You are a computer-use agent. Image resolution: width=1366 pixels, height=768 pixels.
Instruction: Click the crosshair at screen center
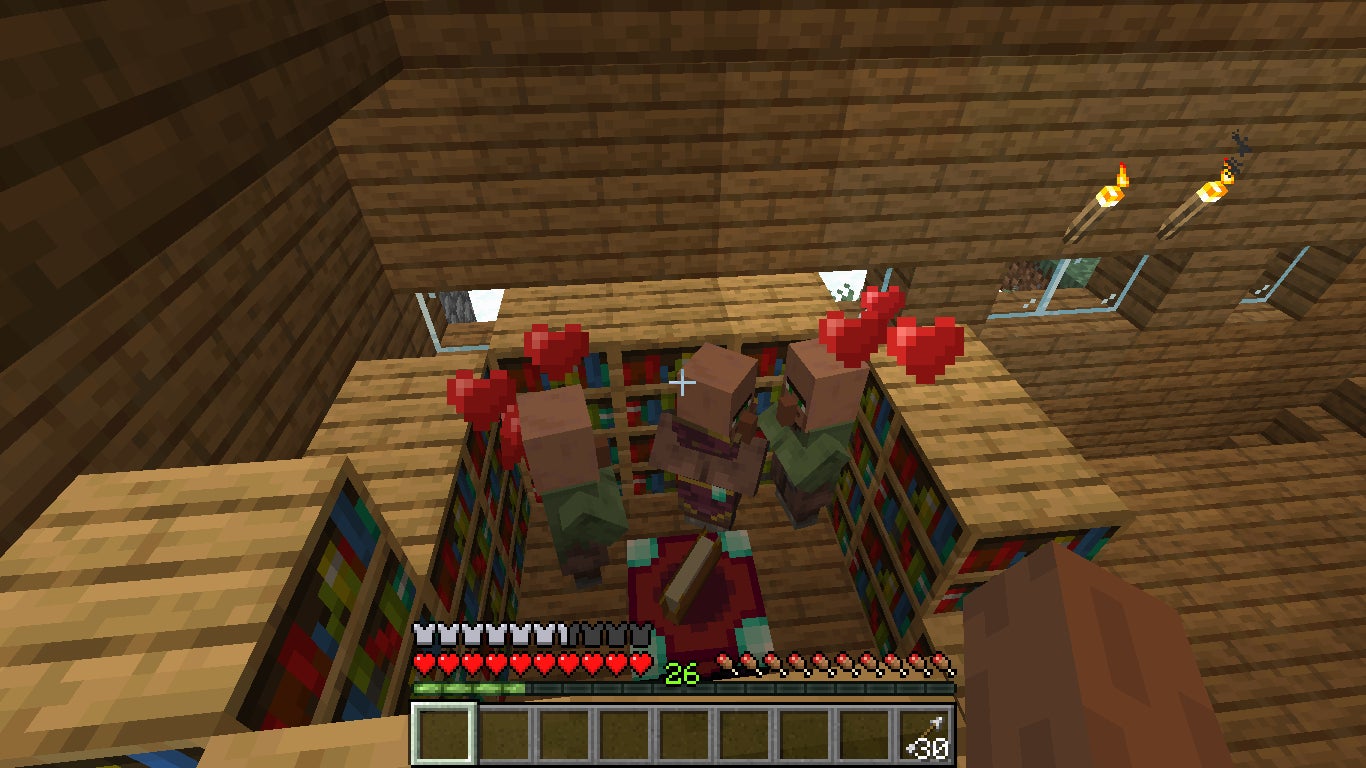[x=683, y=381]
